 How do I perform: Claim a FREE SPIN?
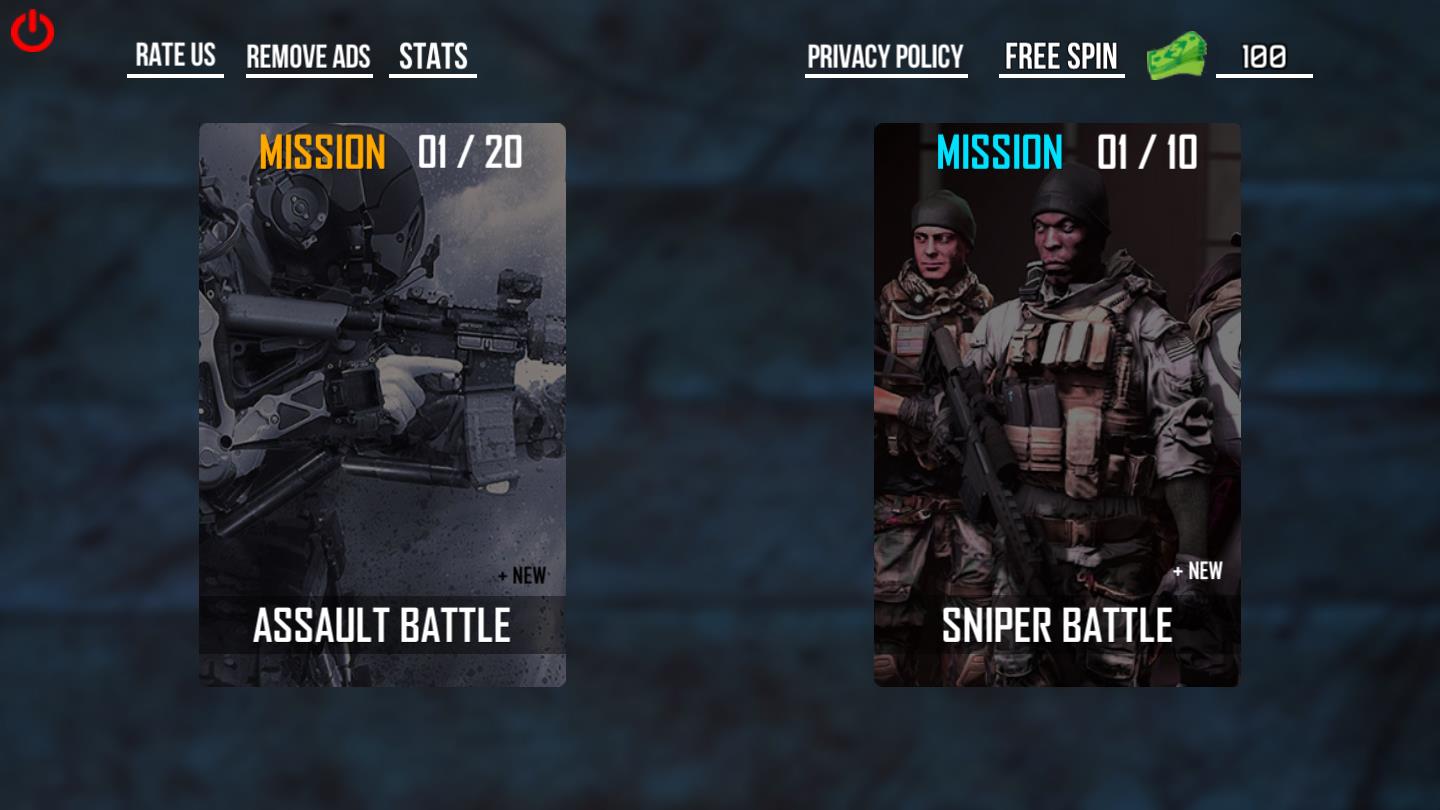(x=1061, y=56)
